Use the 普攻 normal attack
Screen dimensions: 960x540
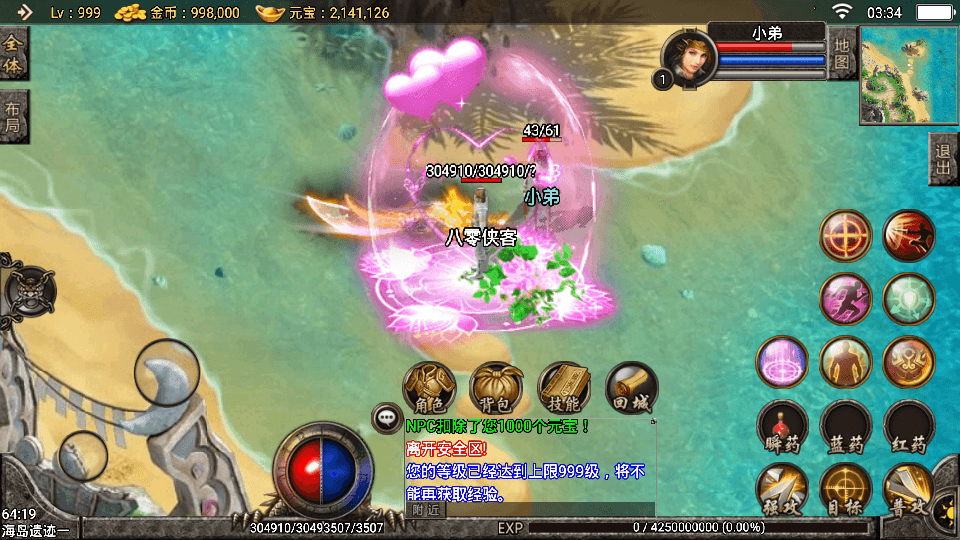pyautogui.click(x=908, y=490)
